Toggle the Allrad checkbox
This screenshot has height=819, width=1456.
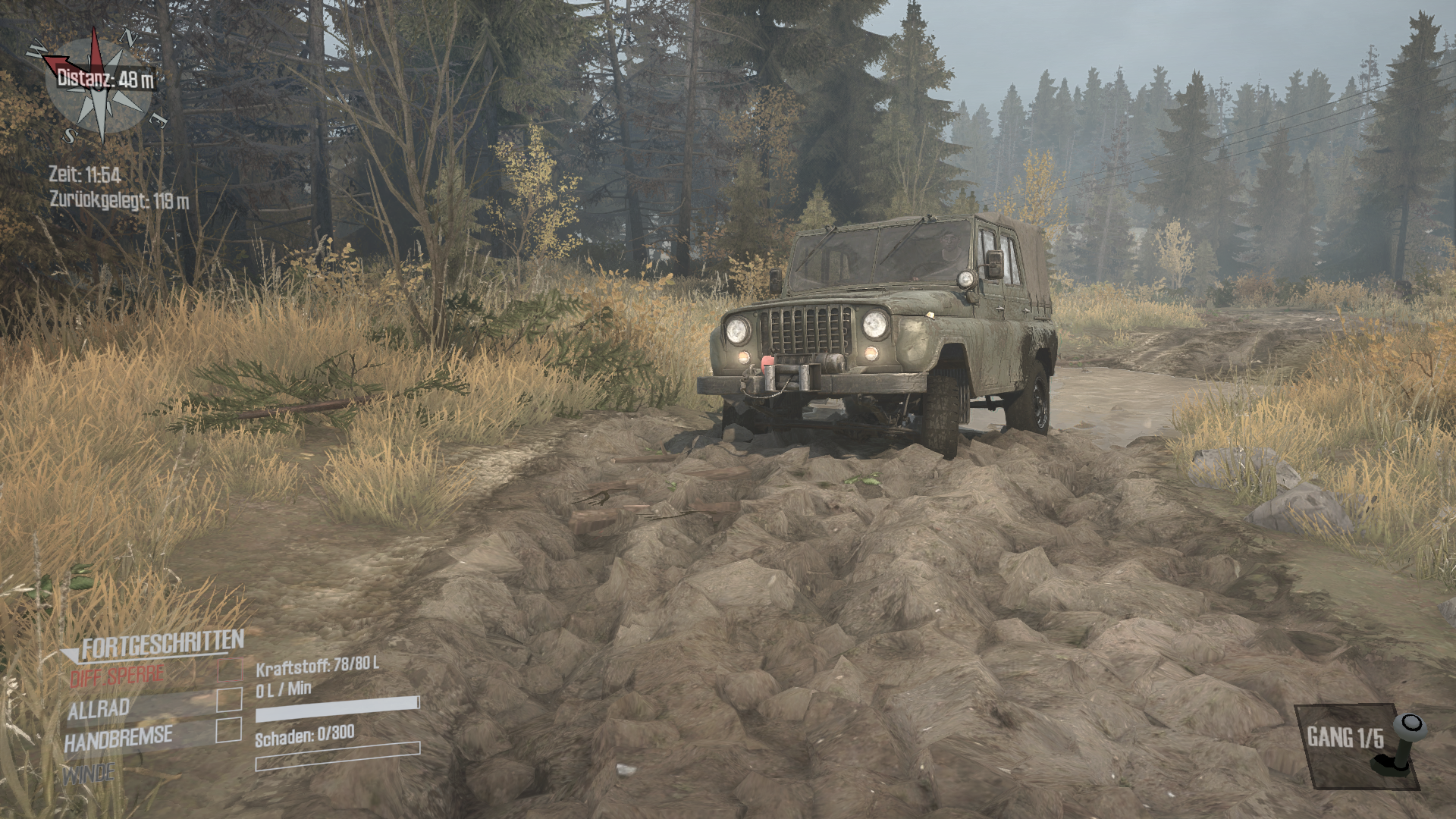click(229, 700)
